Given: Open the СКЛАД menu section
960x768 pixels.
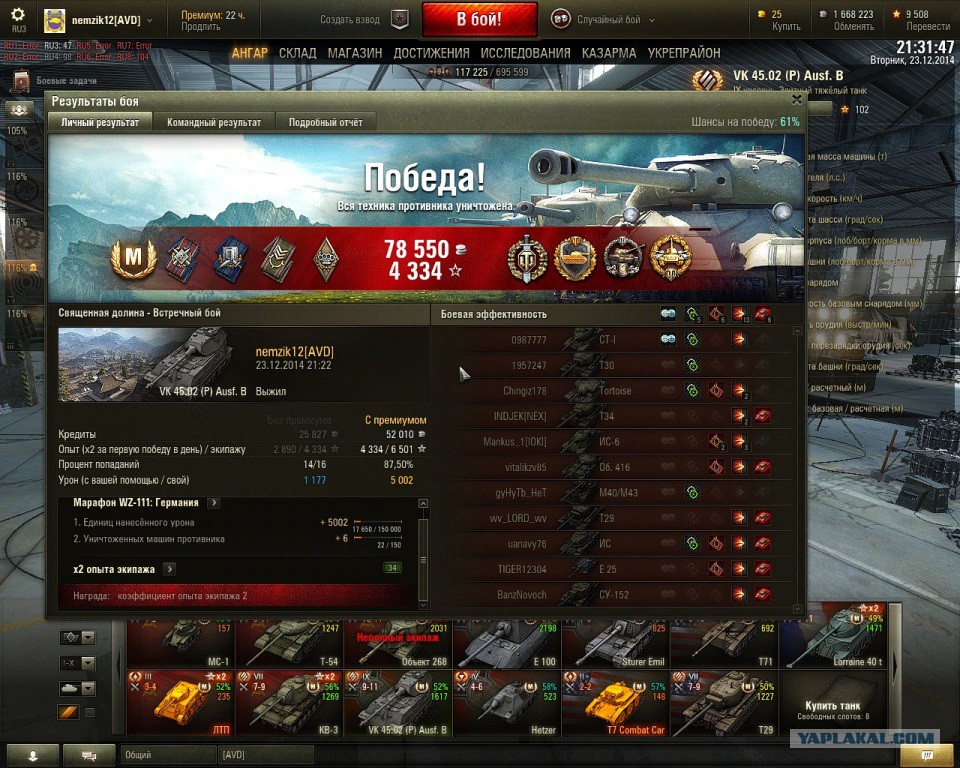Looking at the screenshot, I should tap(298, 53).
